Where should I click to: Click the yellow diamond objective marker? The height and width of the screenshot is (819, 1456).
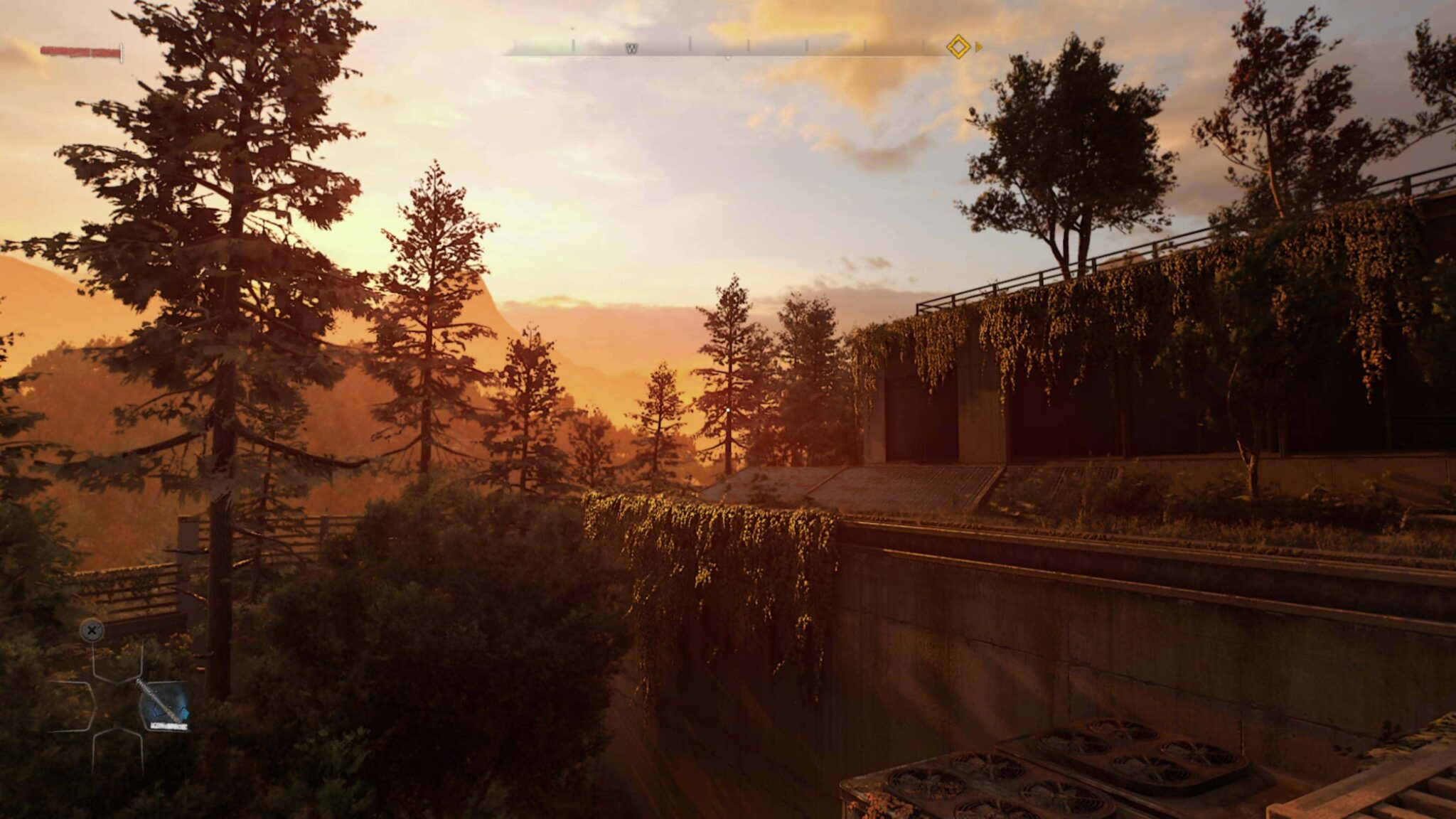coord(958,48)
